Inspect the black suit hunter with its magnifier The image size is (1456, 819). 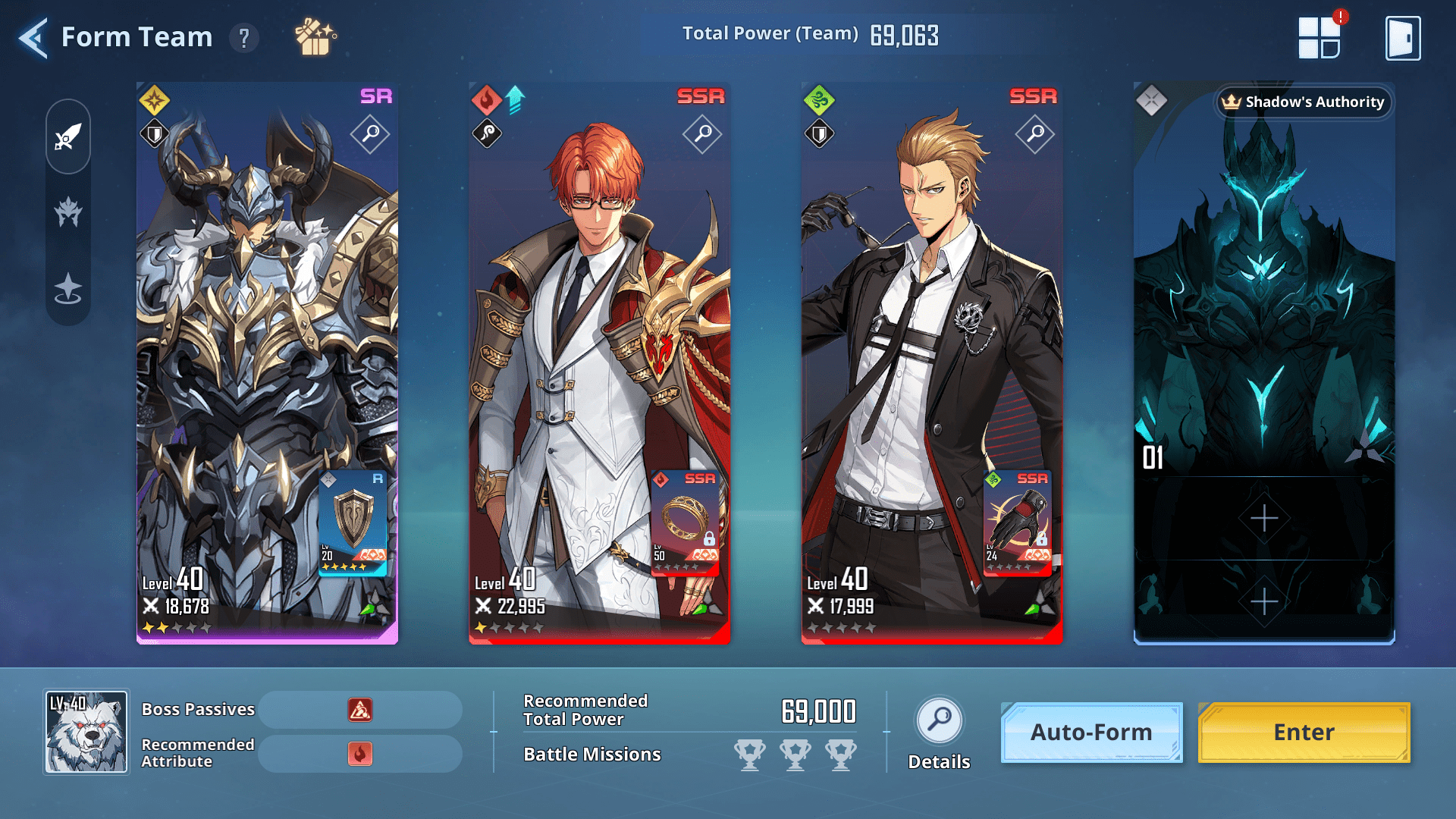pyautogui.click(x=1035, y=134)
